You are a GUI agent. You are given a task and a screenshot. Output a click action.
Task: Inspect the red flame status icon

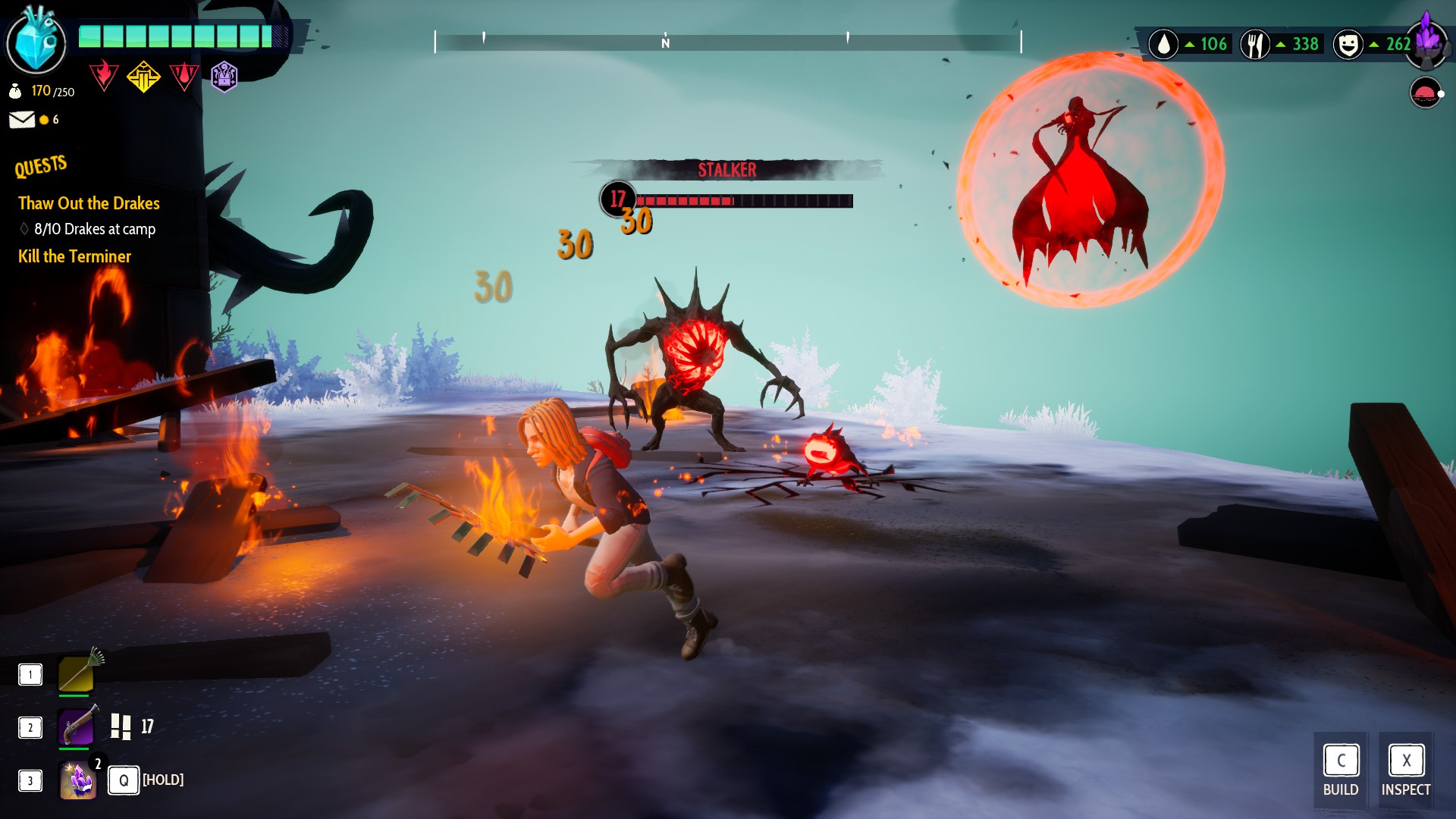click(x=104, y=76)
